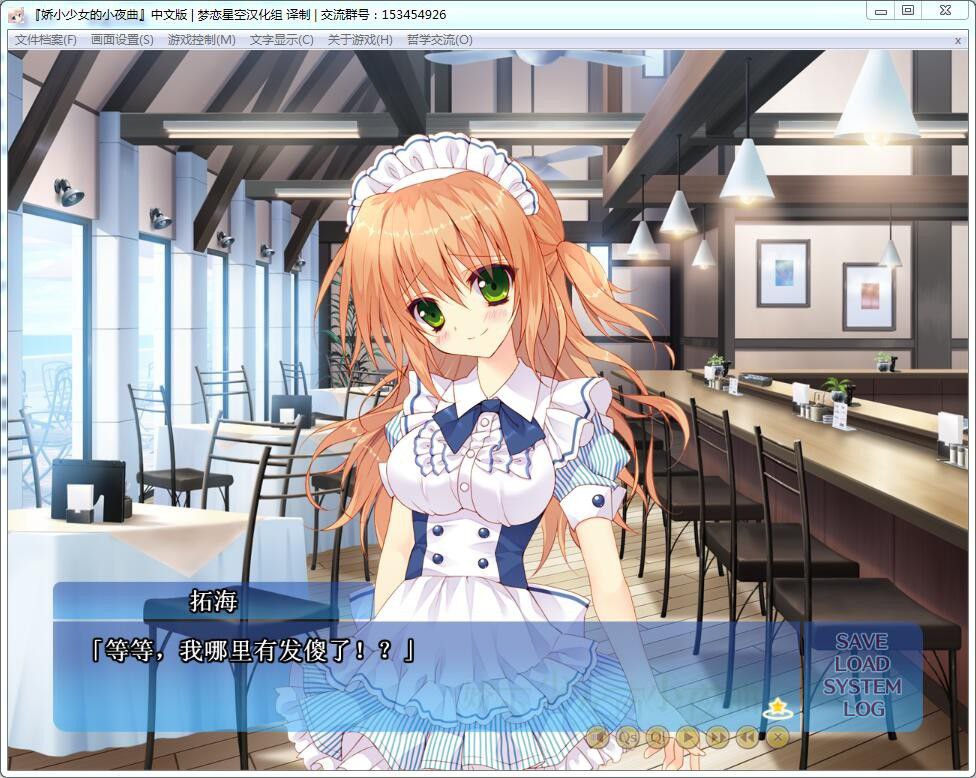Screen dimensions: 976x778
Task: Maximize the game window
Action: pyautogui.click(x=908, y=11)
